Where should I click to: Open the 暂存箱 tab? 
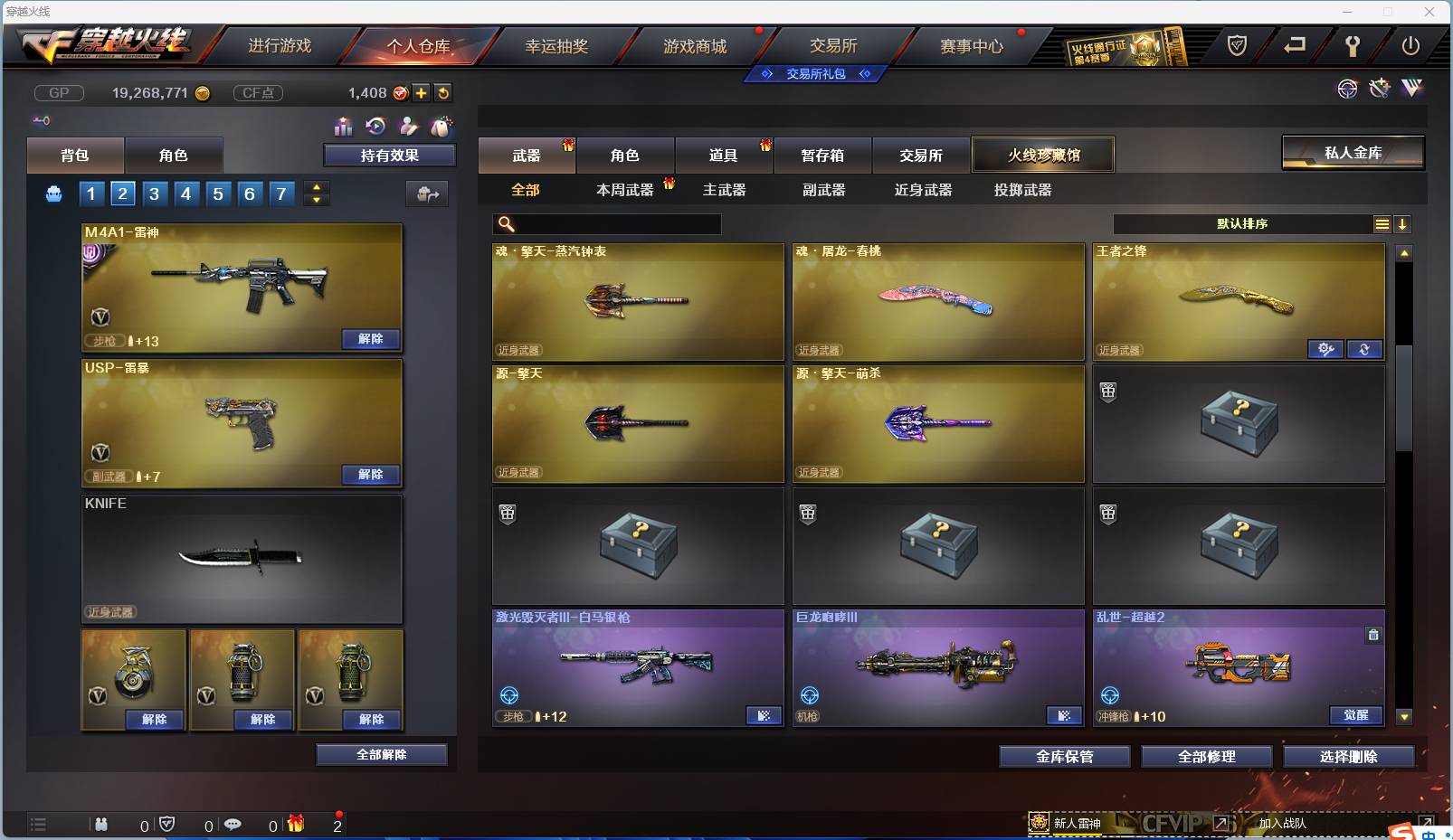tap(821, 155)
